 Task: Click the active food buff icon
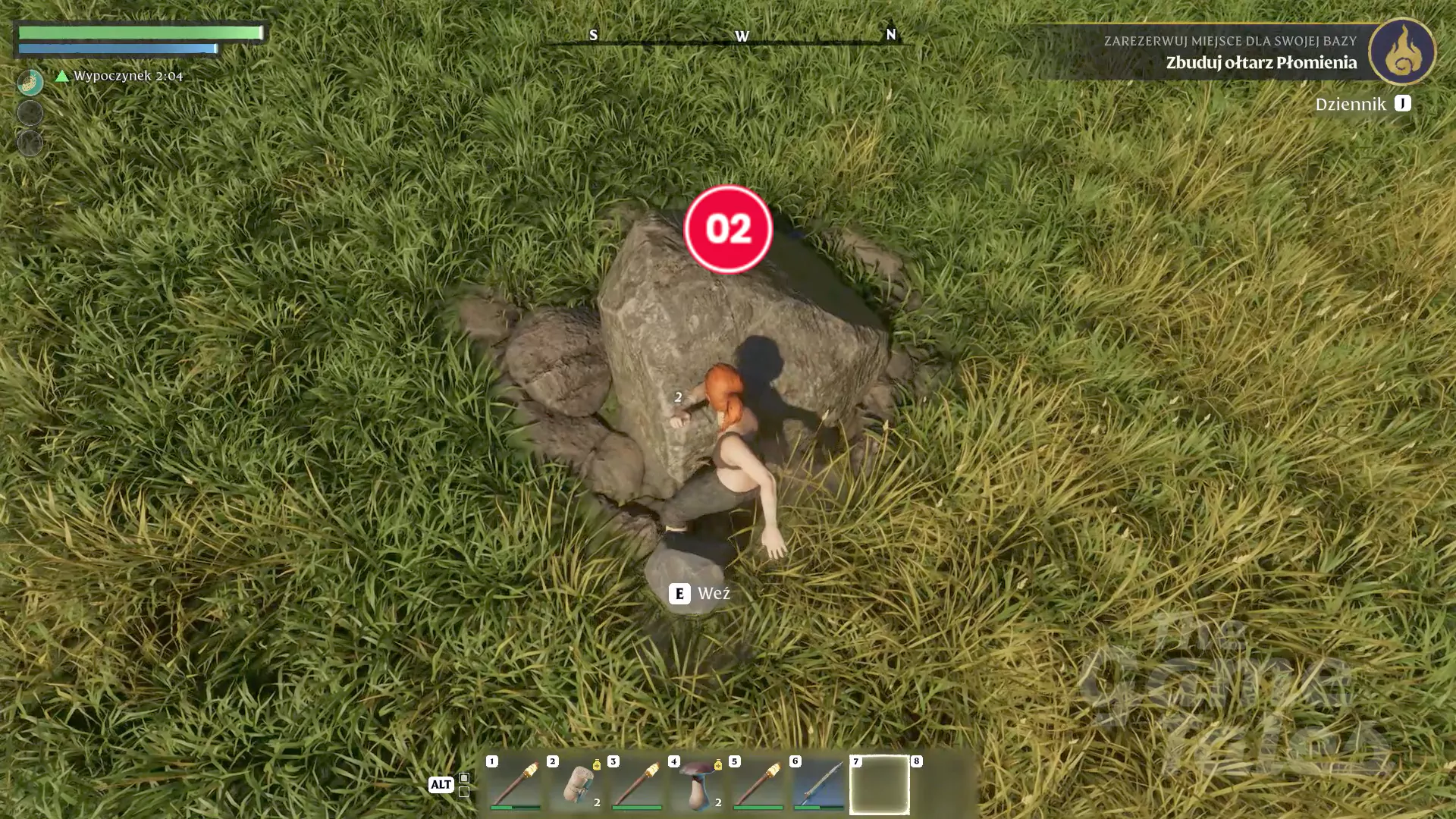pos(30,82)
